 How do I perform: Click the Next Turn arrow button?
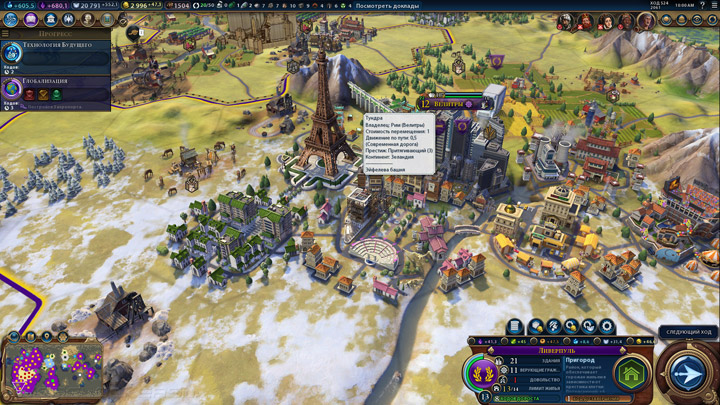click(x=686, y=372)
